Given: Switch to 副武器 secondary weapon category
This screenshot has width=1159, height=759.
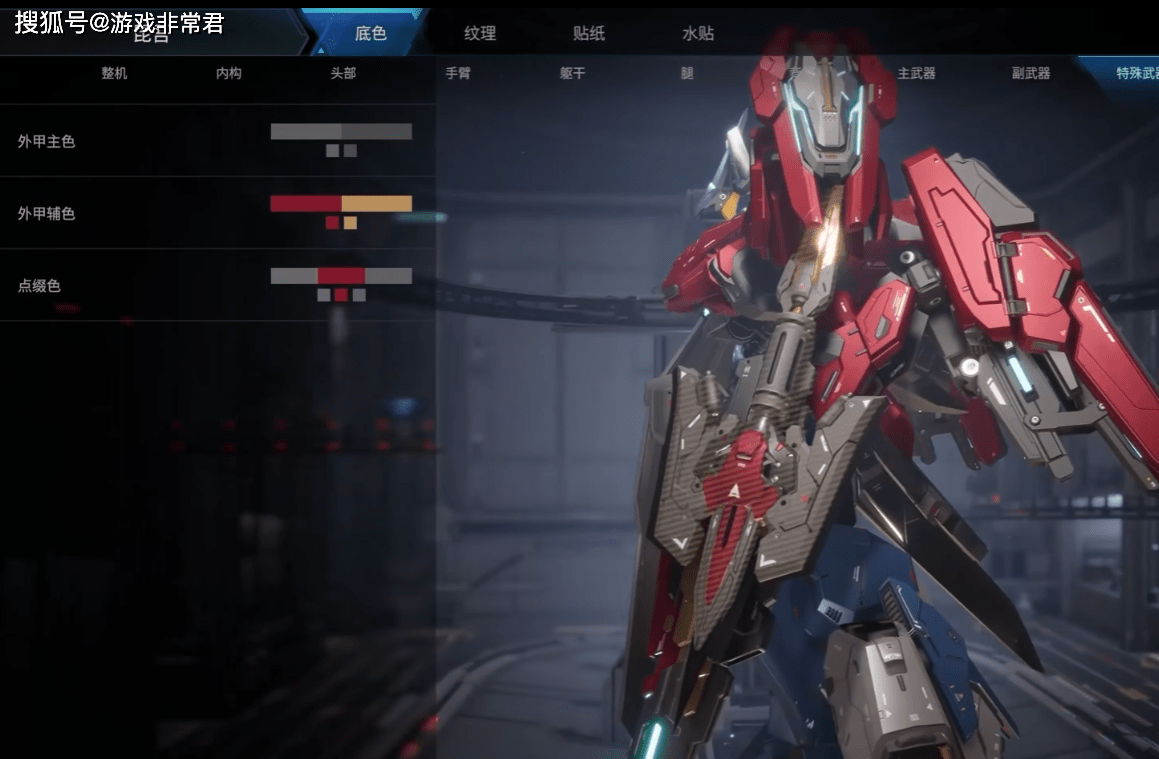Looking at the screenshot, I should [1030, 73].
